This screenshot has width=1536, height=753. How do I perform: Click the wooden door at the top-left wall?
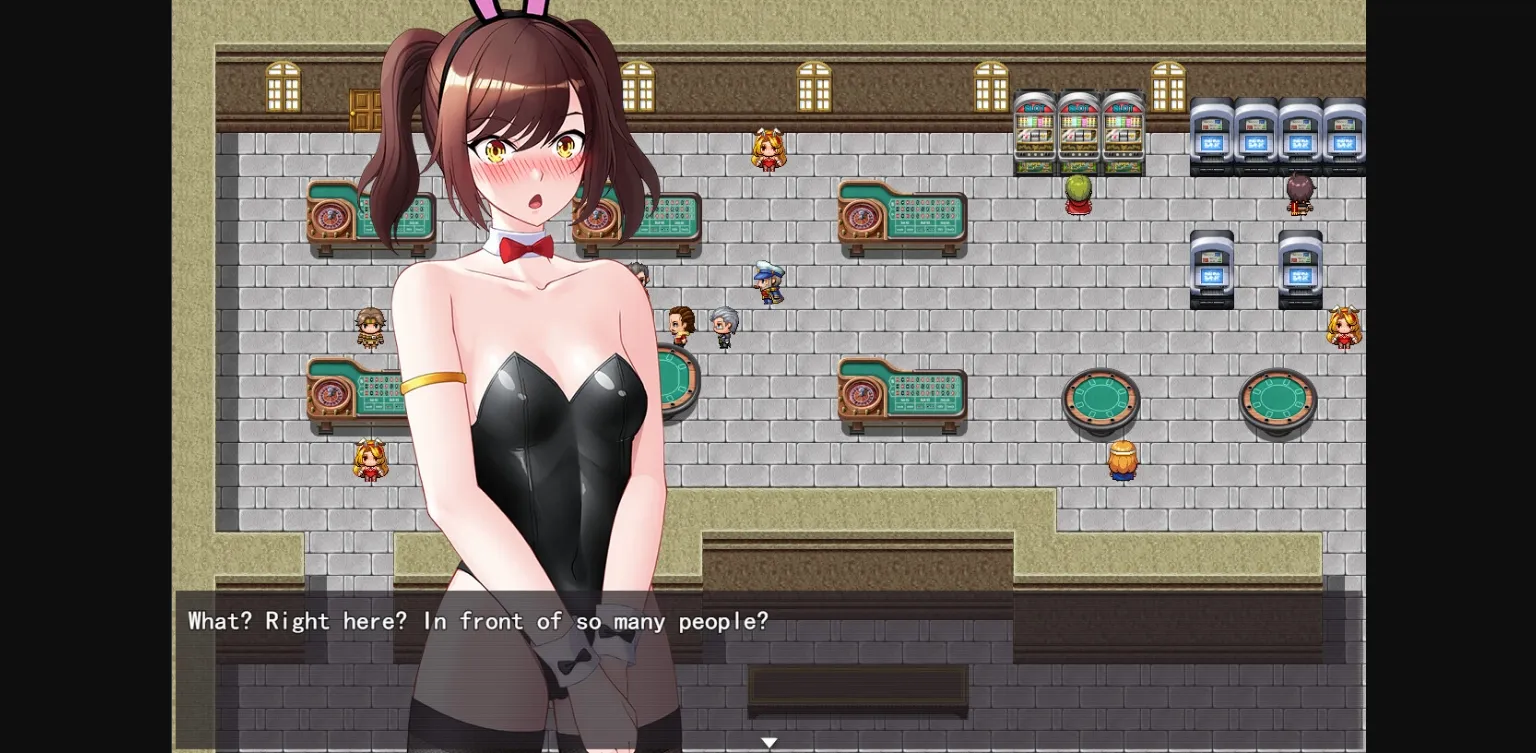tap(366, 112)
